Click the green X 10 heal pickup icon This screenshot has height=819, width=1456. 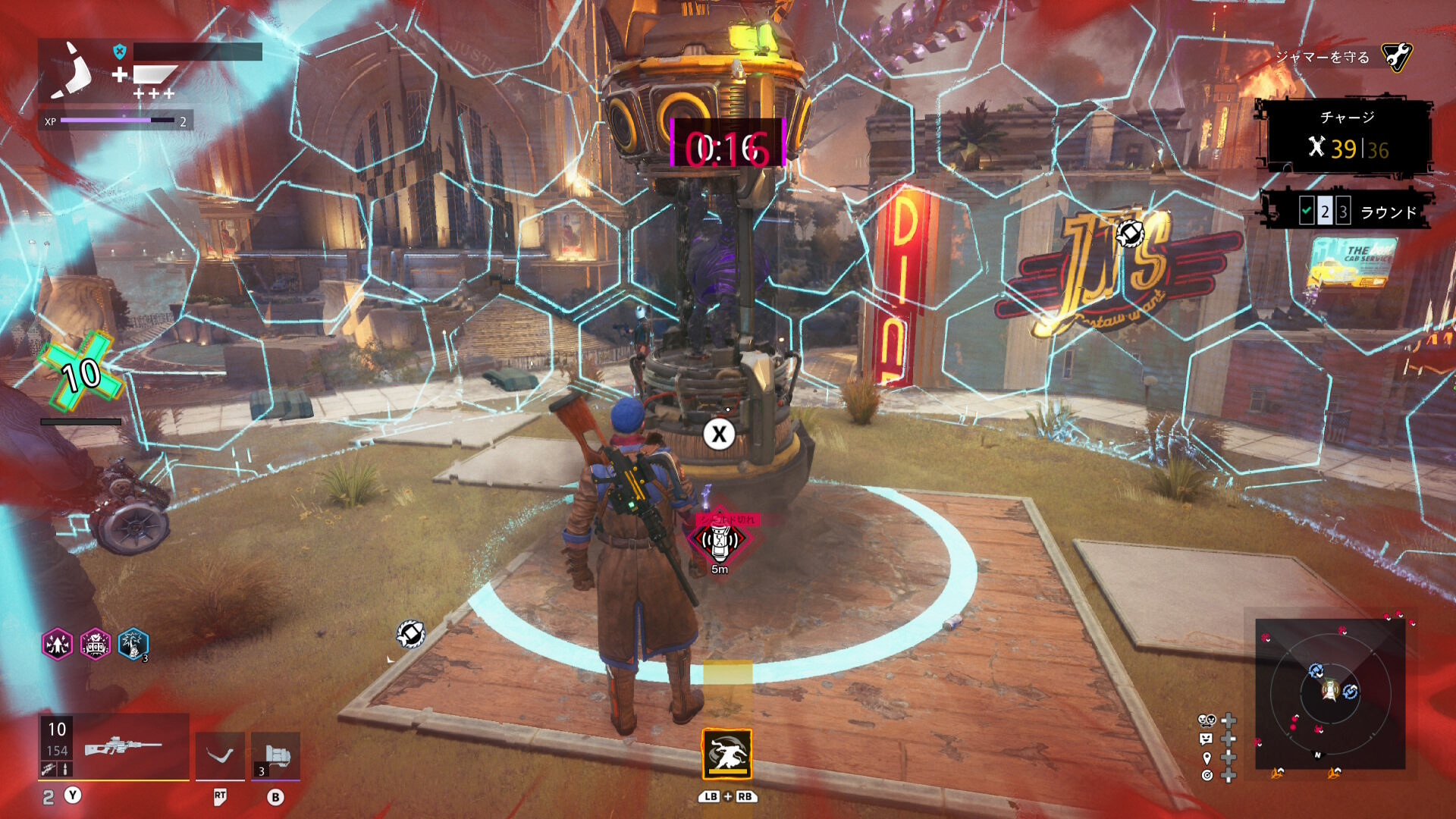82,373
